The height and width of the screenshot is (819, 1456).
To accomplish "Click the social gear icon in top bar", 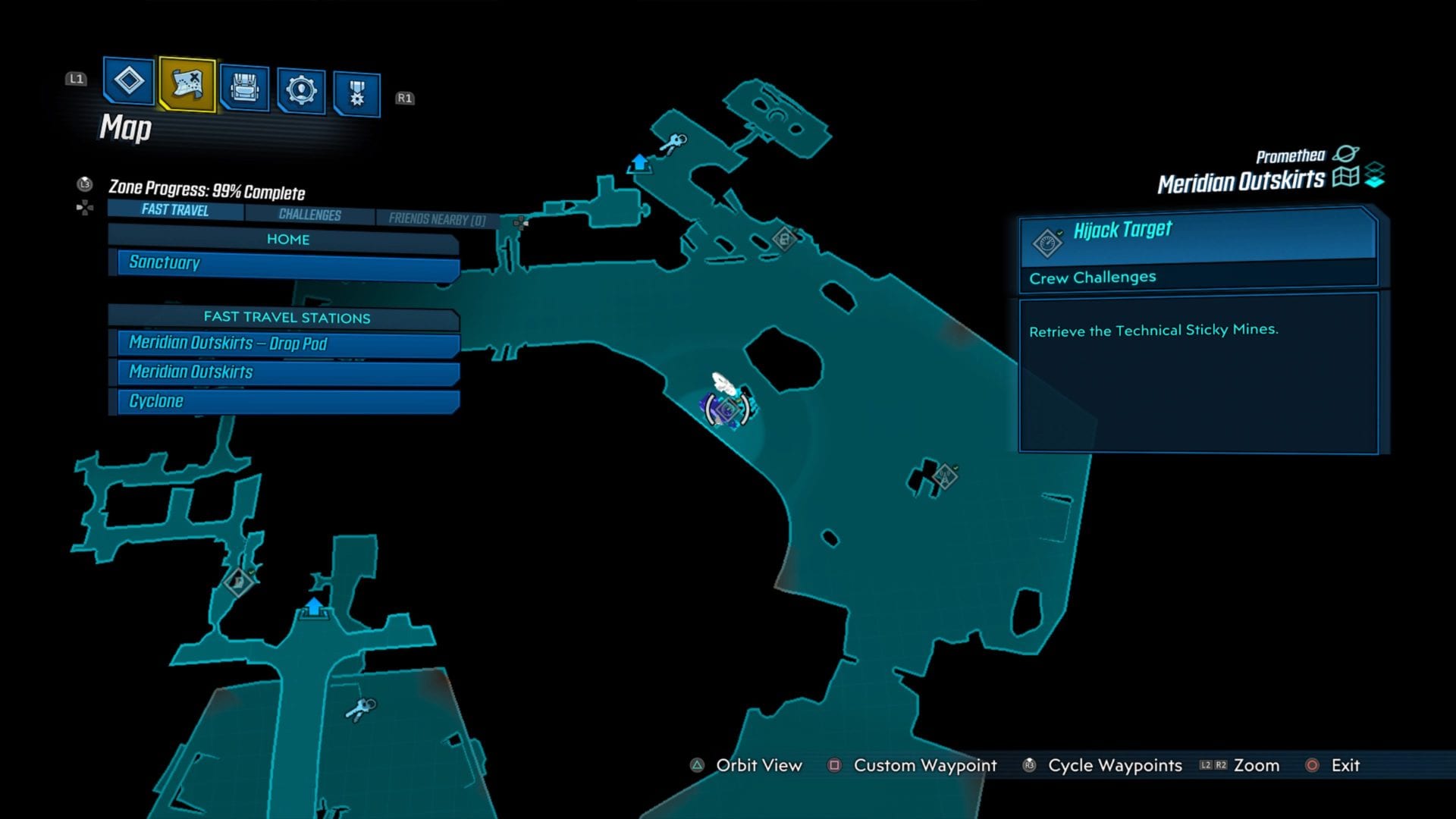I will pyautogui.click(x=302, y=86).
